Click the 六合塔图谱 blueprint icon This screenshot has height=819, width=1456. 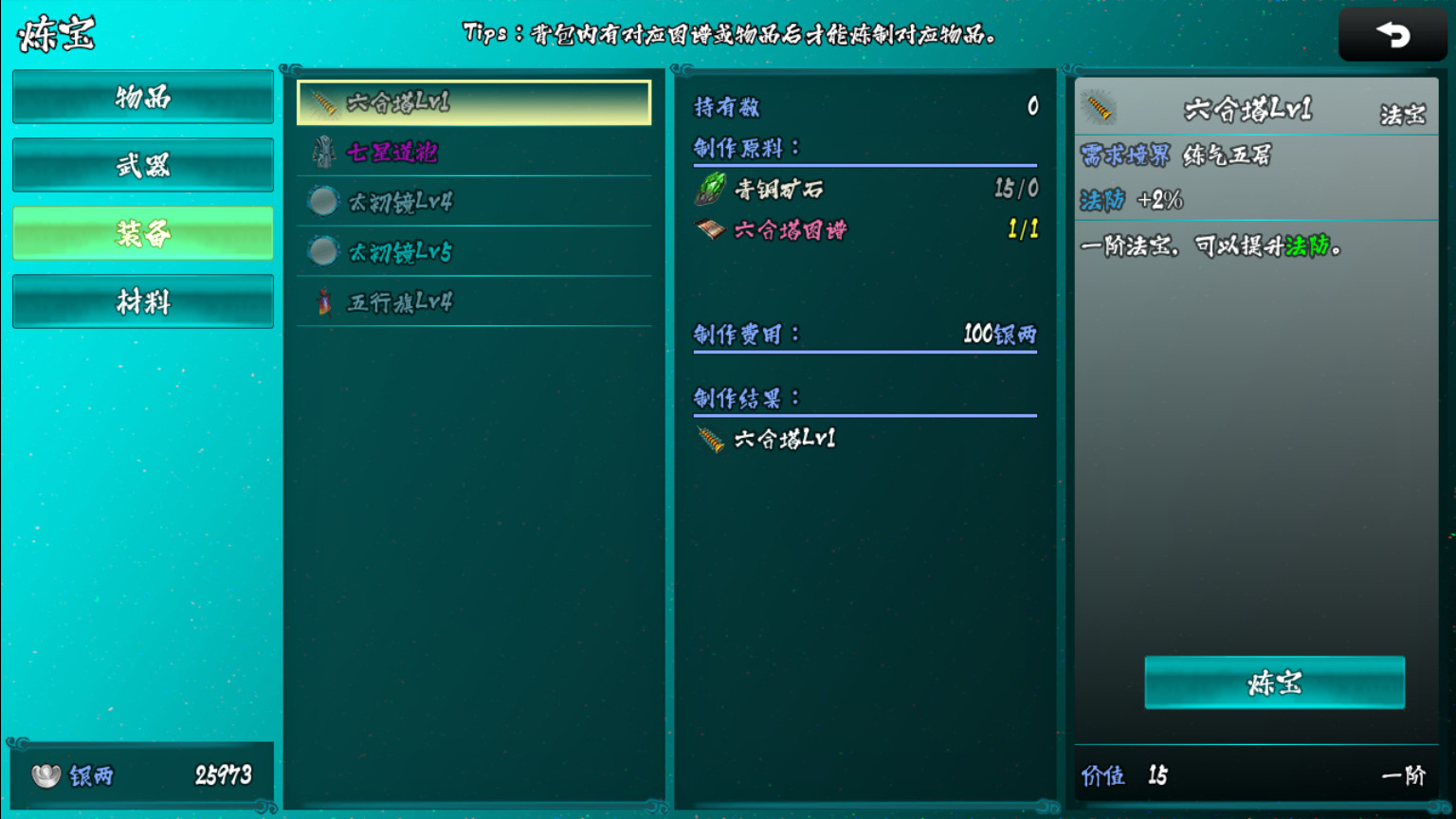pyautogui.click(x=711, y=229)
